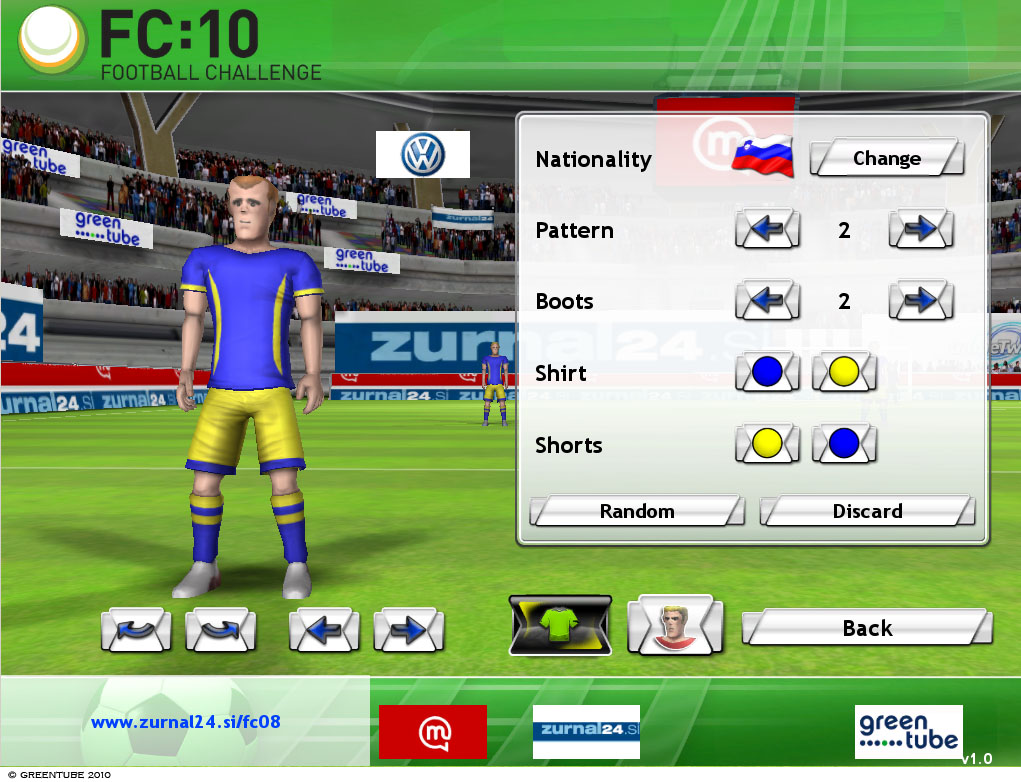Pick the yellow Shorts color swatch
This screenshot has width=1021, height=782.
(x=767, y=444)
